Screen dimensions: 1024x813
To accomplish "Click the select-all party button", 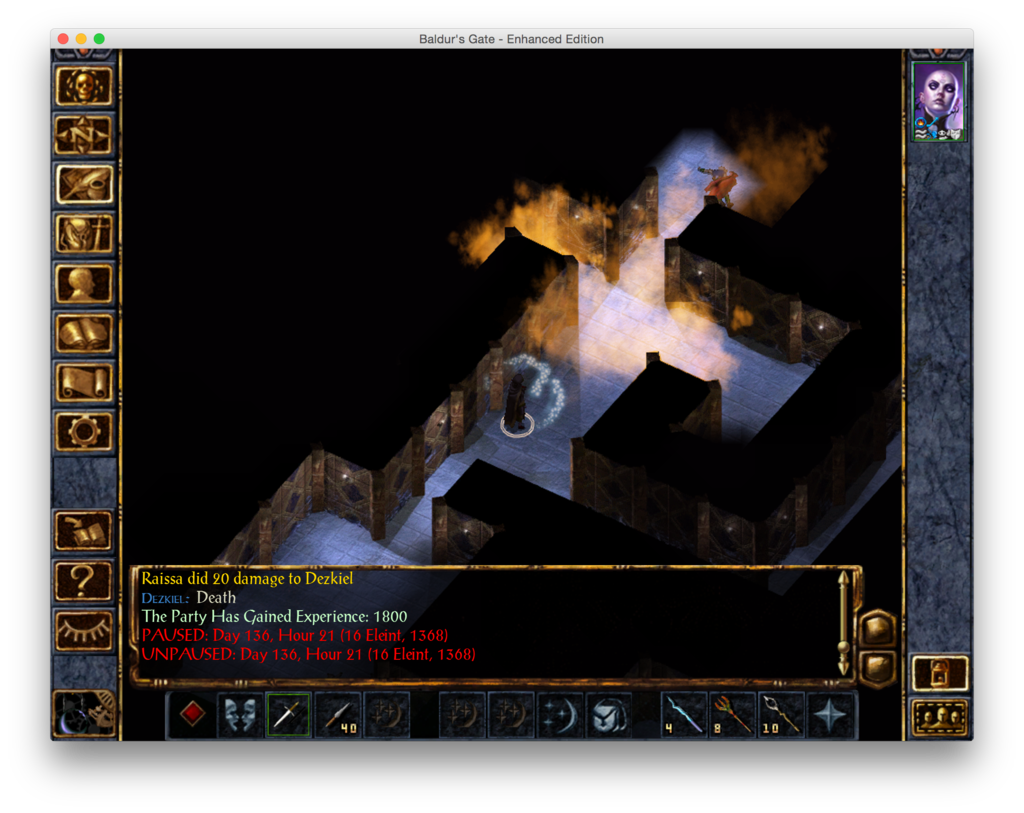I will pyautogui.click(x=940, y=717).
